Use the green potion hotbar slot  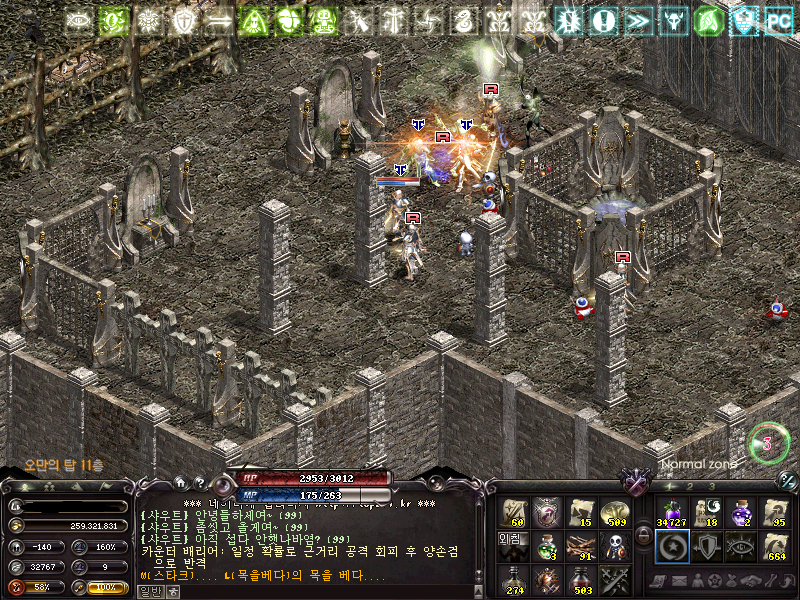click(x=547, y=545)
